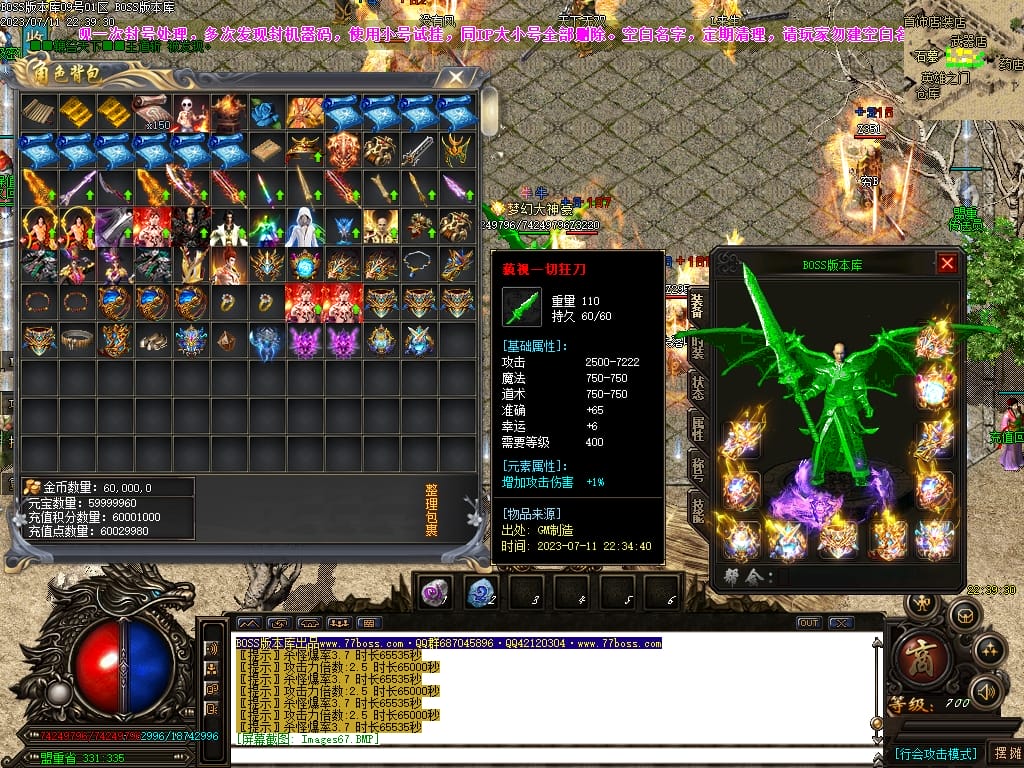This screenshot has width=1024, height=768.
Task: Open the minimap in the top-right corner
Action: [964, 60]
